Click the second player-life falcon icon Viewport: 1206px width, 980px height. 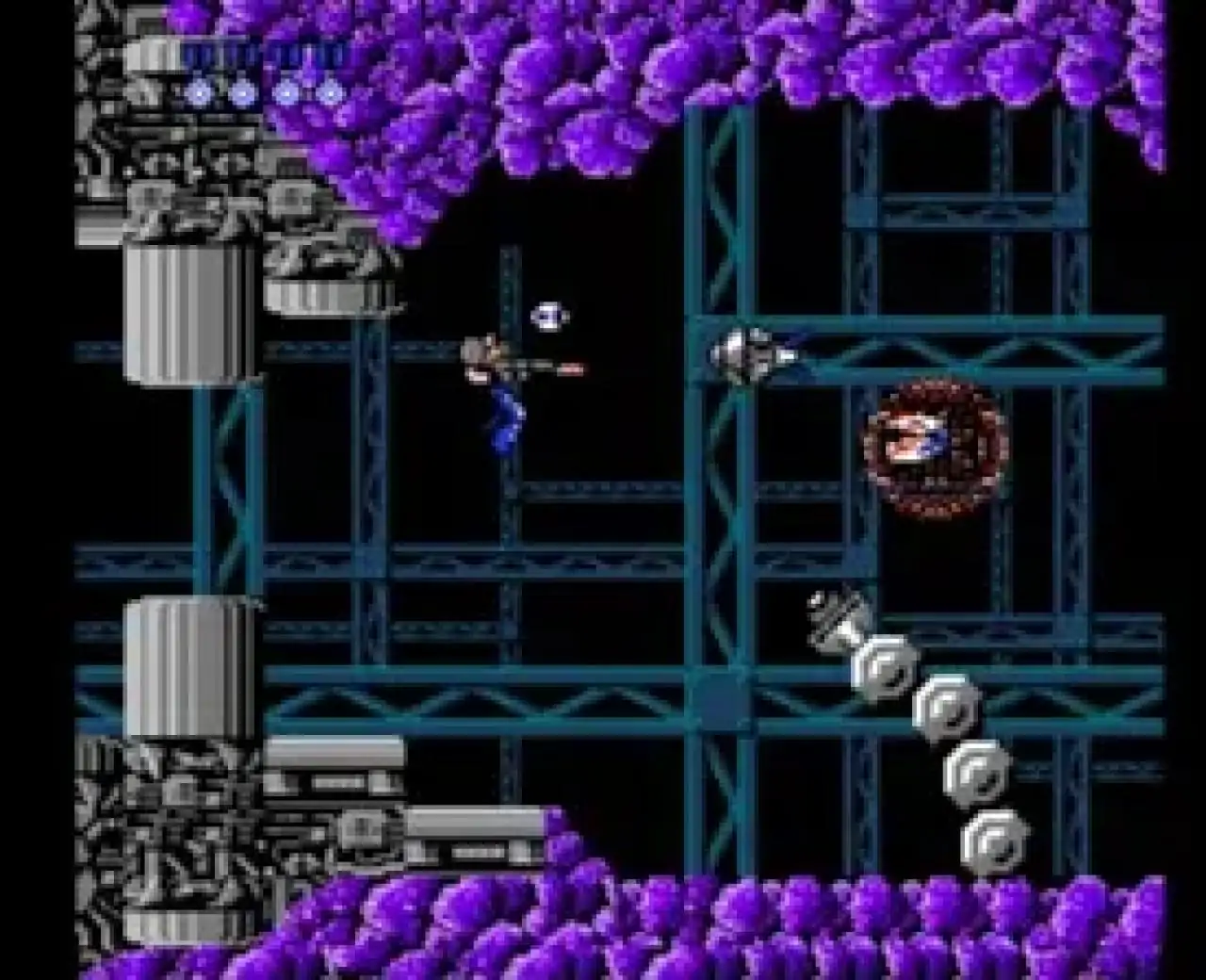[x=243, y=92]
